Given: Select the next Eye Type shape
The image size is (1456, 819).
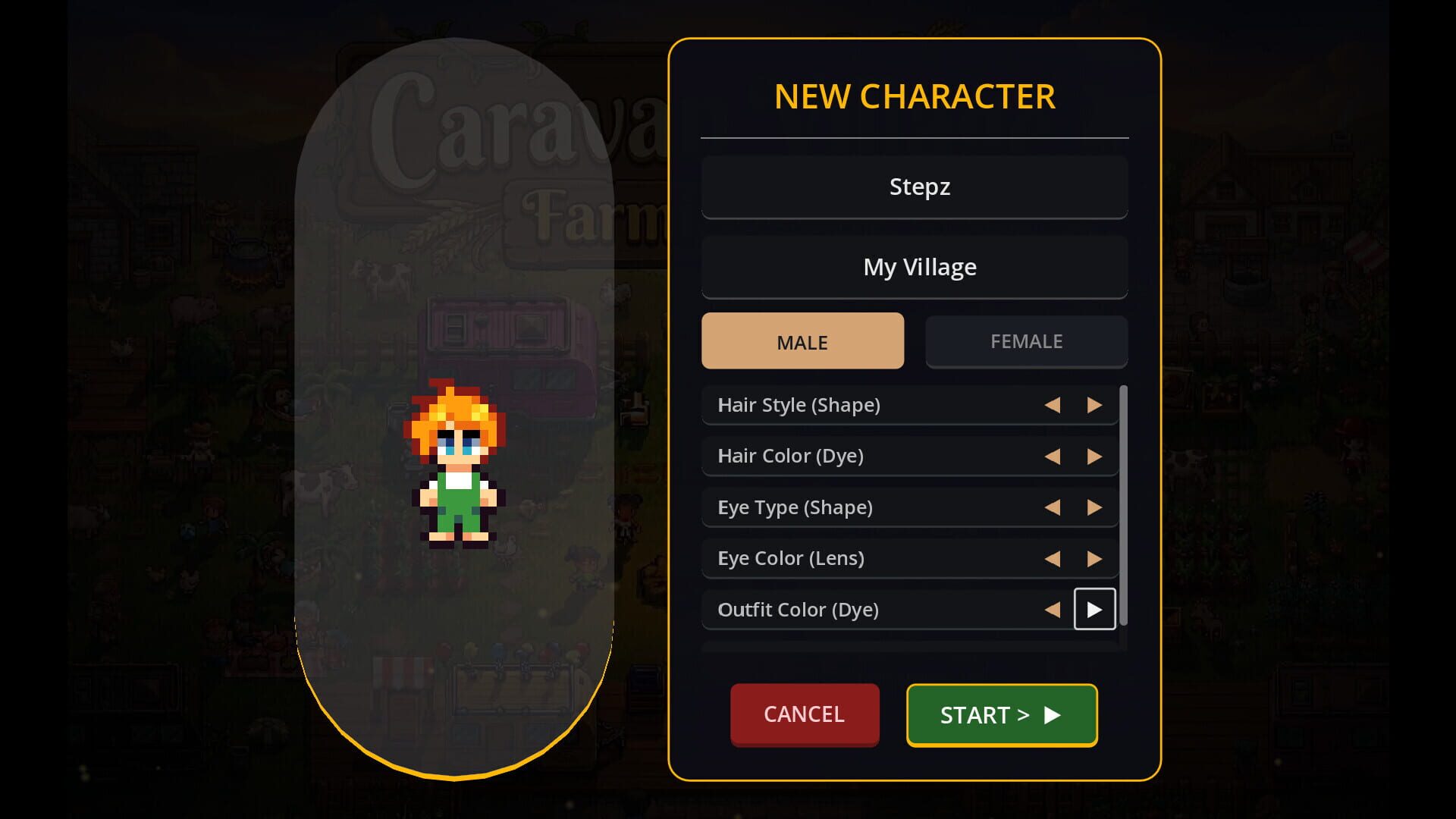Looking at the screenshot, I should (1094, 507).
